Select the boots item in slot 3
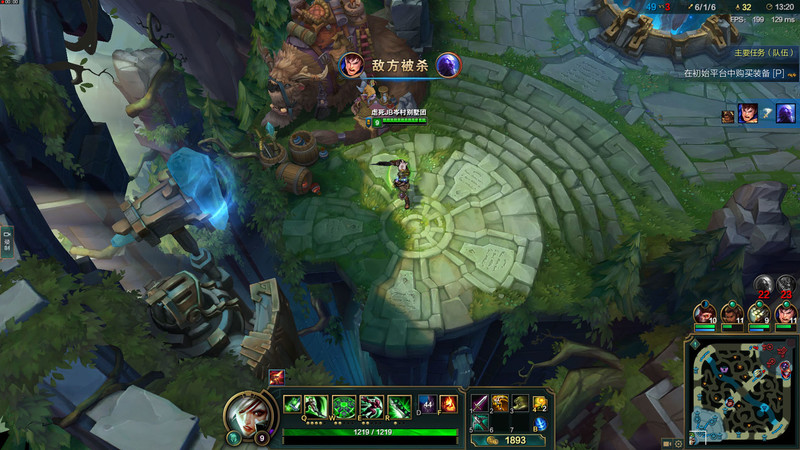This screenshot has height=450, width=800. [519, 404]
